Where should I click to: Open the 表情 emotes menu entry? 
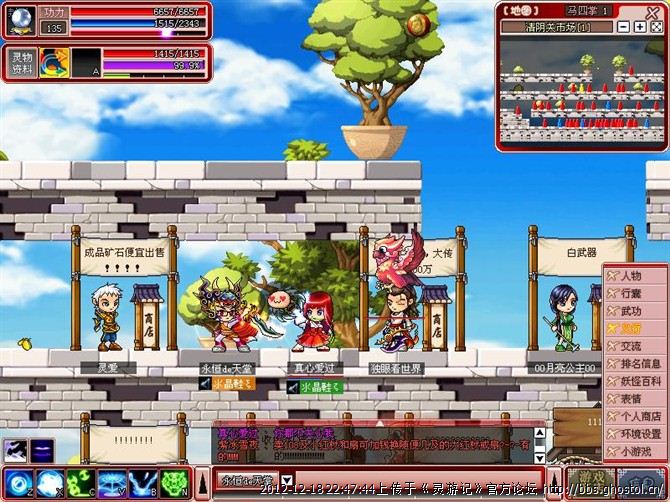click(631, 398)
